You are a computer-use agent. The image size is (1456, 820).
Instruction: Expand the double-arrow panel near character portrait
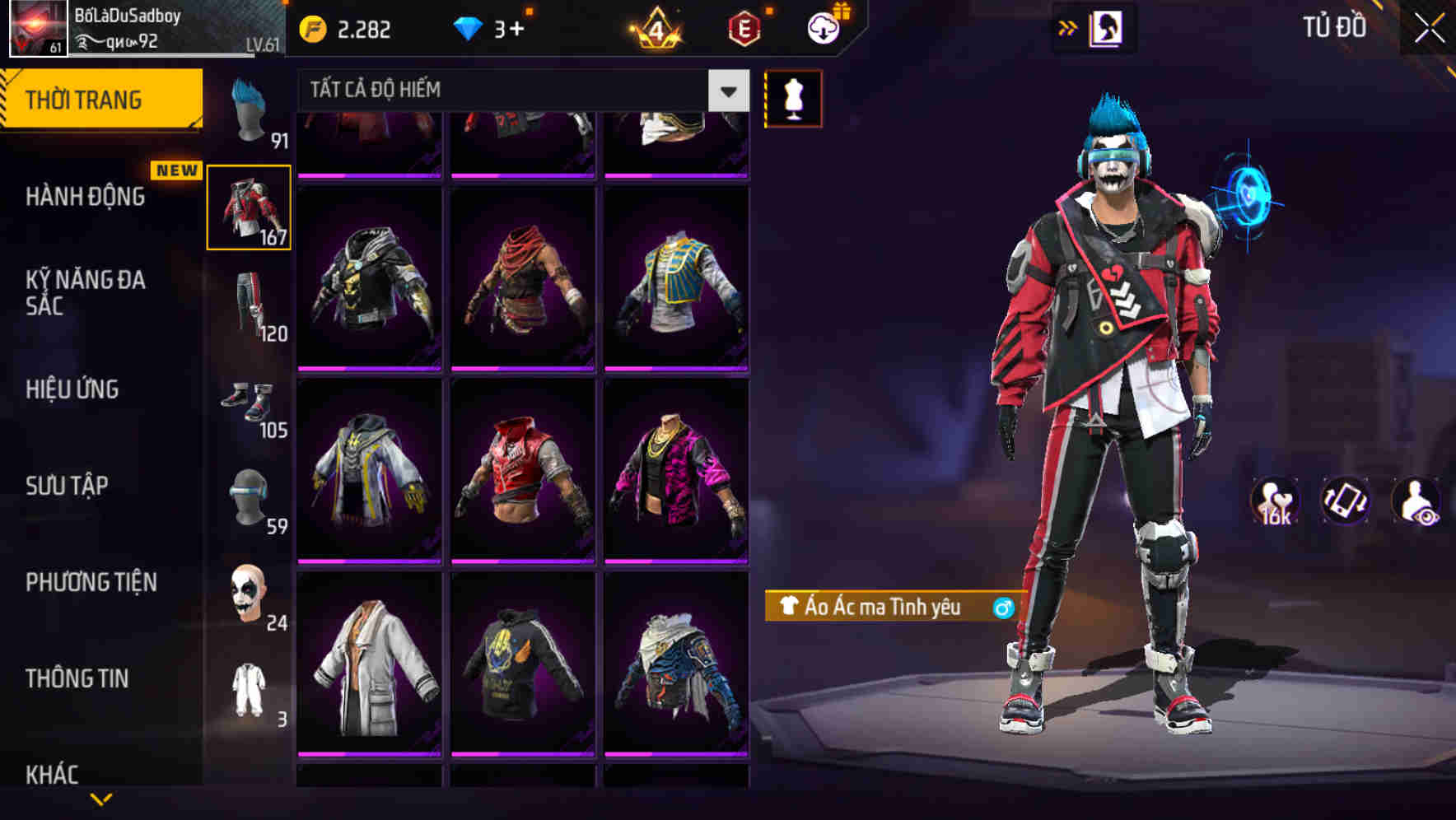(1068, 26)
